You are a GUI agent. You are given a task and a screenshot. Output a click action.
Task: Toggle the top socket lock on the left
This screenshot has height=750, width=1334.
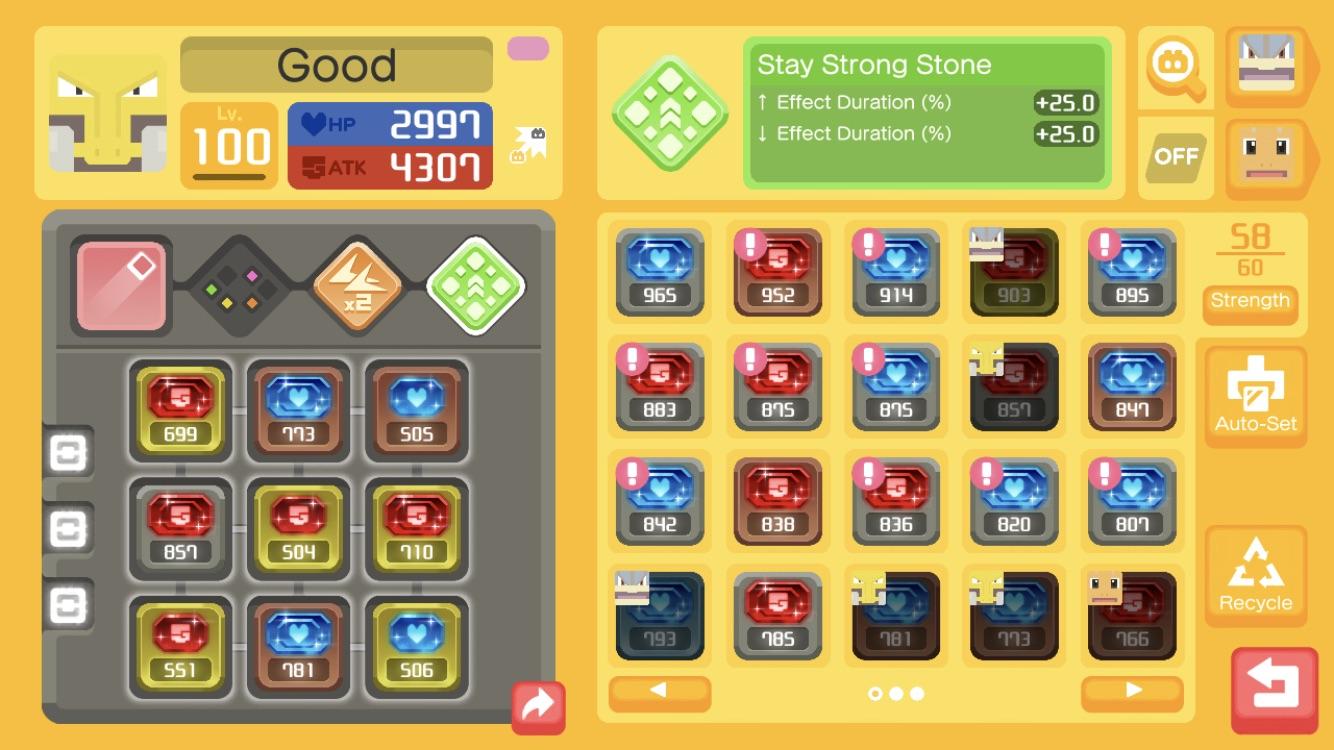[68, 454]
